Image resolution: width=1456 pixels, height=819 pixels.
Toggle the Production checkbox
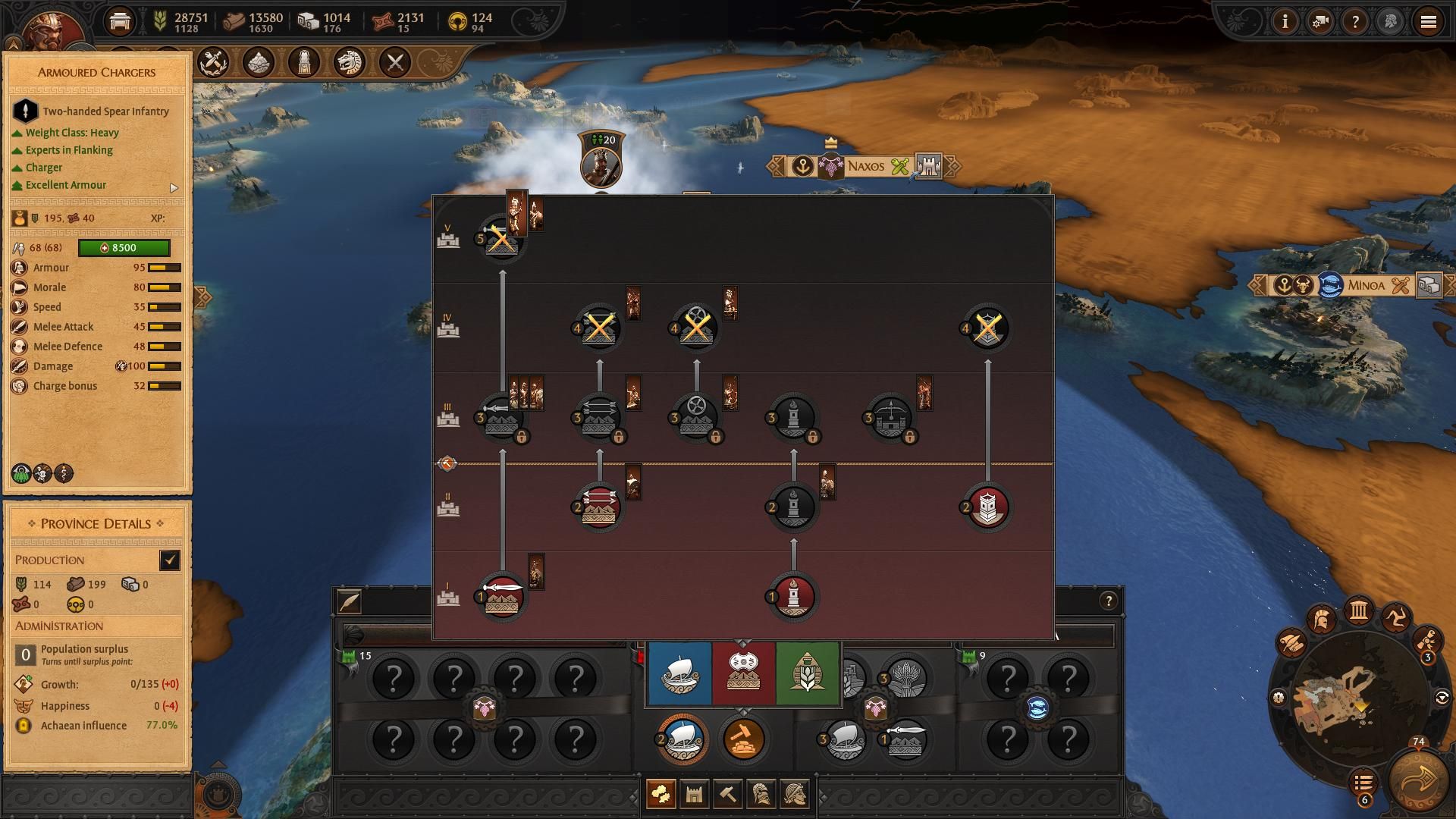point(170,560)
